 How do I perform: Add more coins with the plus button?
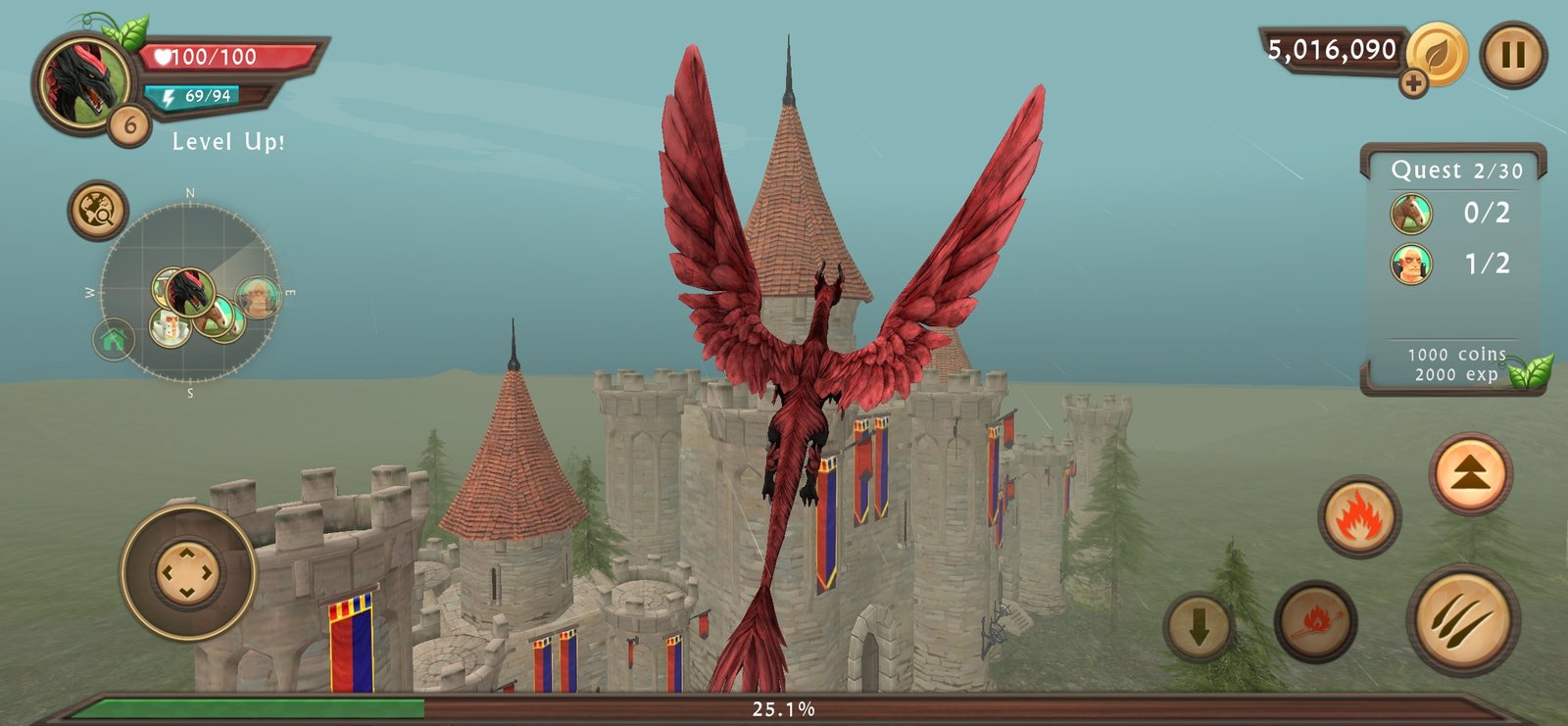pos(1413,84)
